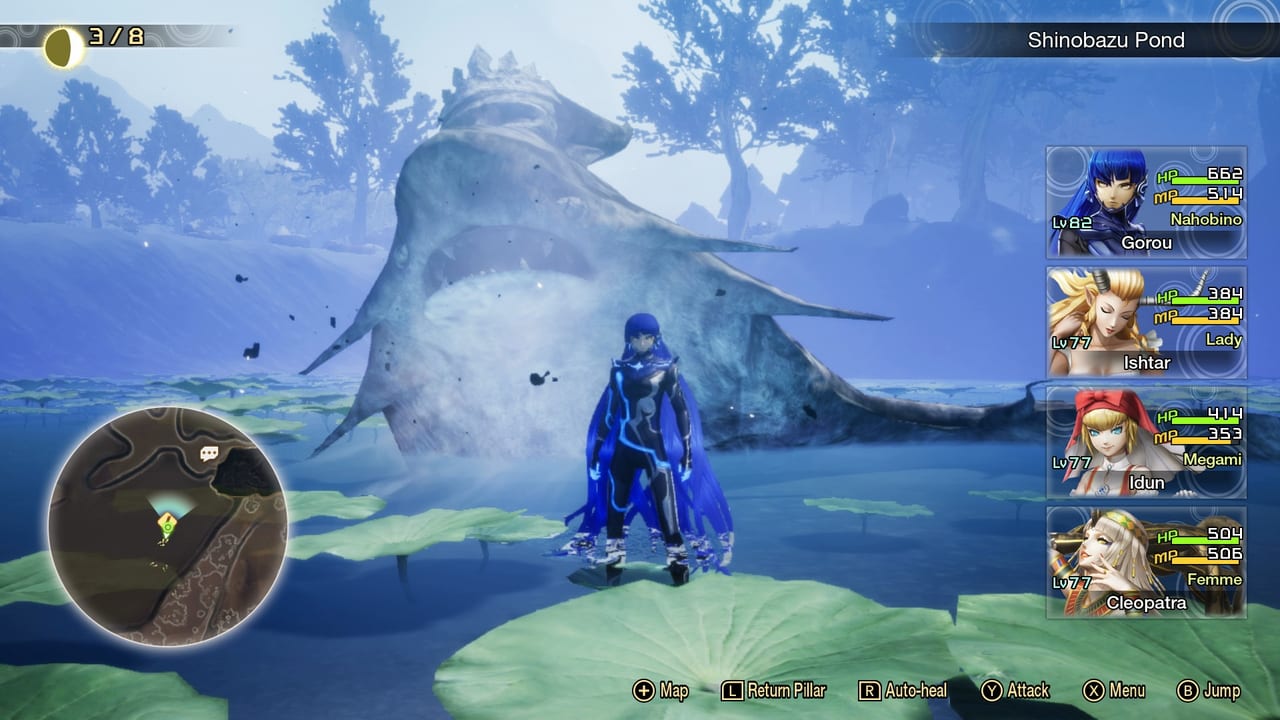Screen dimensions: 1280x720
Task: Select Idun's party portrait panel
Action: [1146, 442]
